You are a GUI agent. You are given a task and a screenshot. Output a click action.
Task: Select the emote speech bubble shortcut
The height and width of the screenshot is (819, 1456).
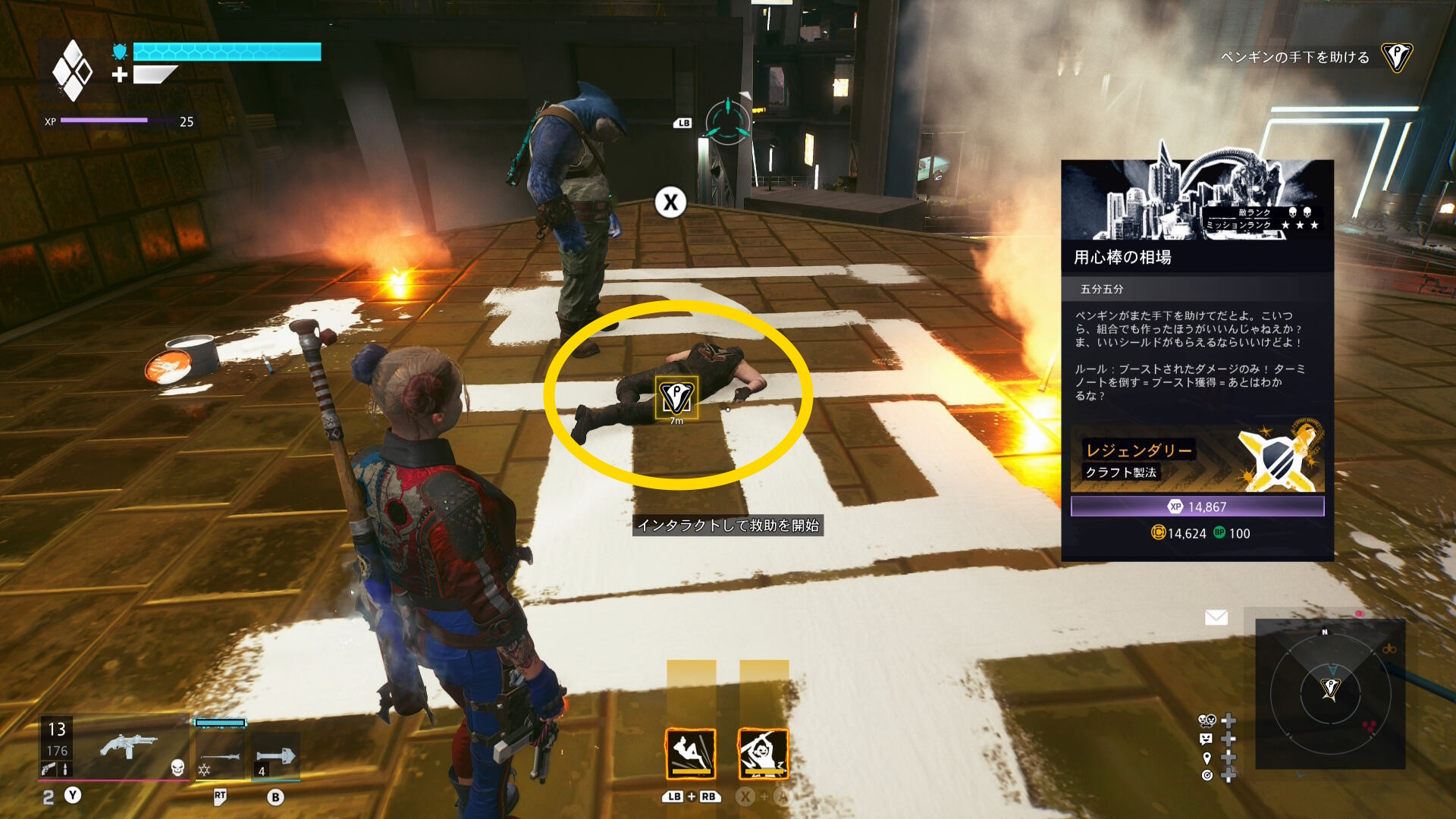point(1207,739)
